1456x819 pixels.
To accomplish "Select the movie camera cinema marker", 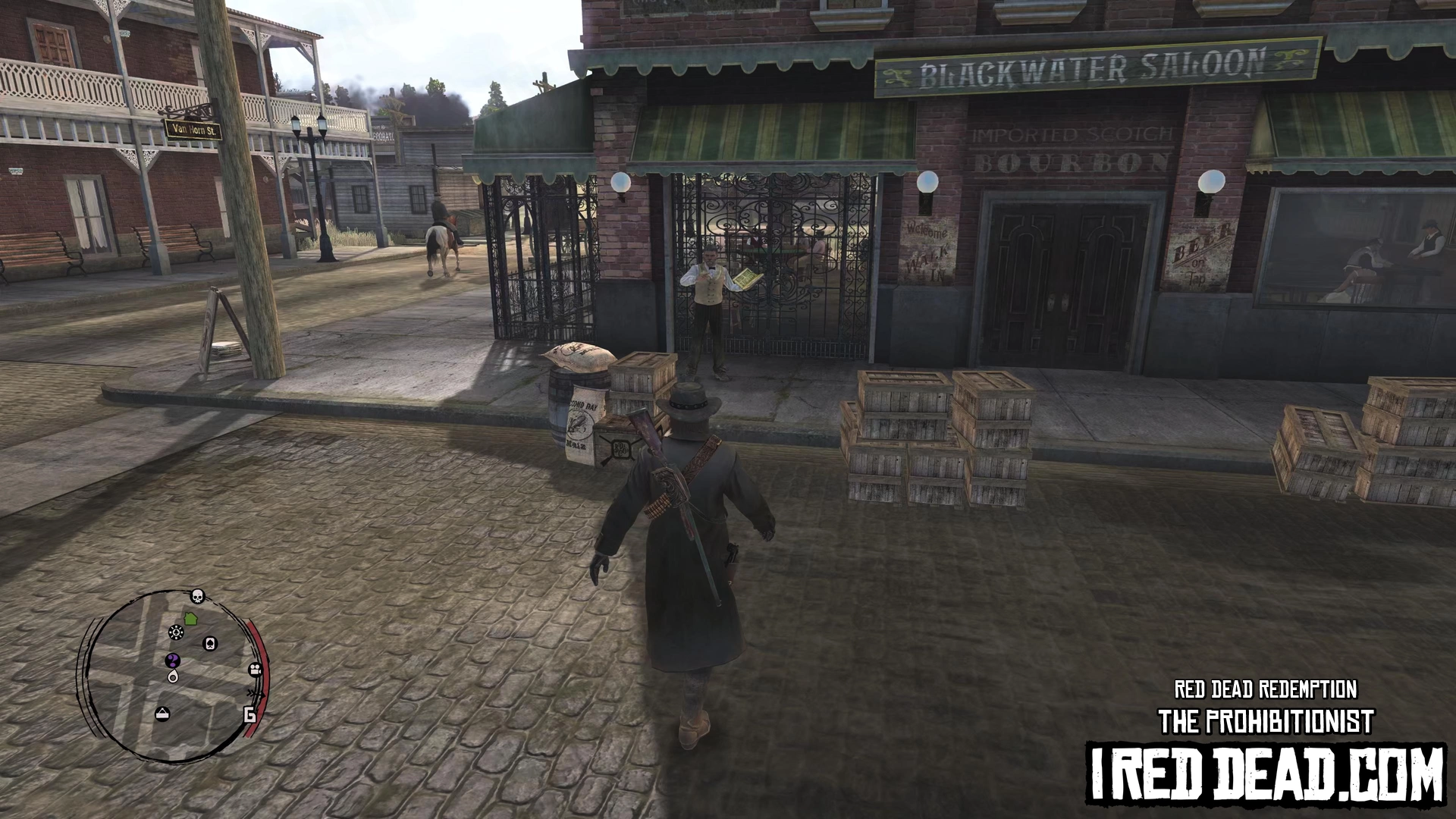I will coord(255,670).
